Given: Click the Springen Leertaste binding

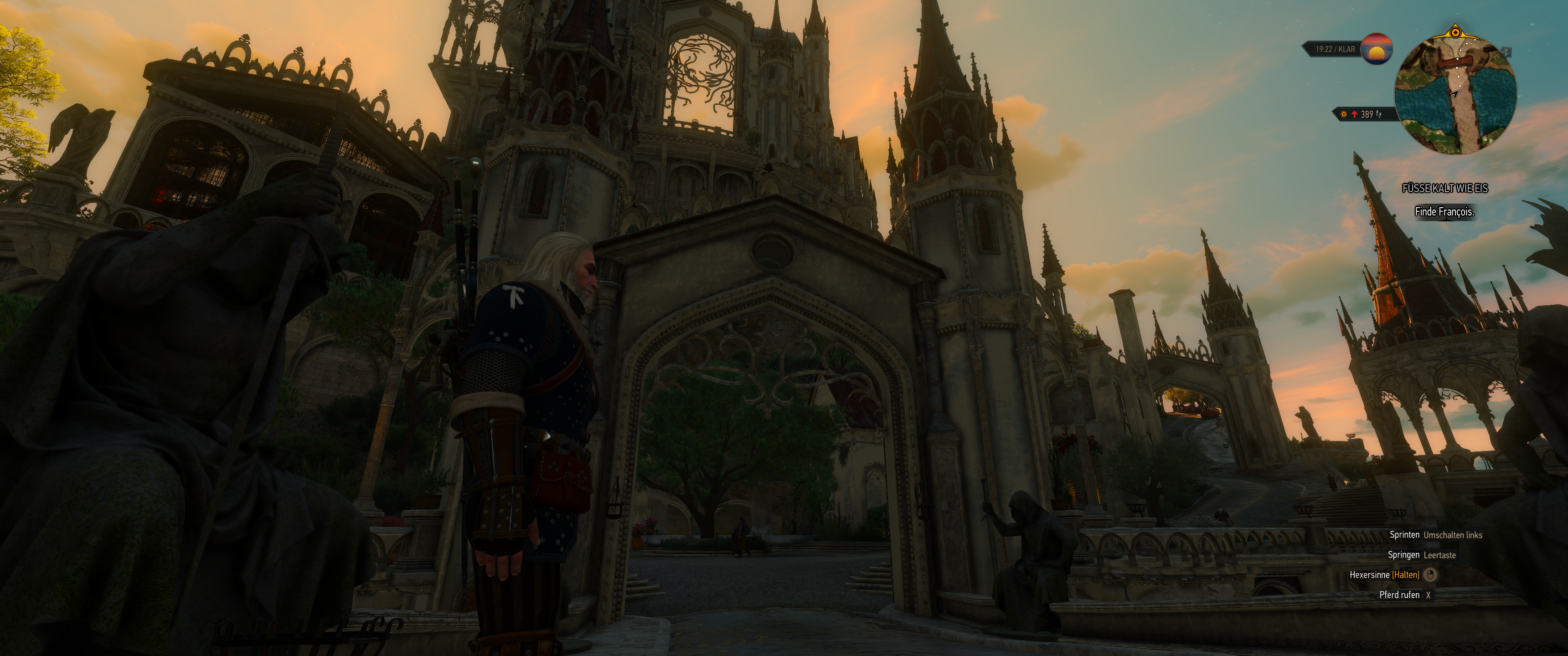Looking at the screenshot, I should point(1441,556).
